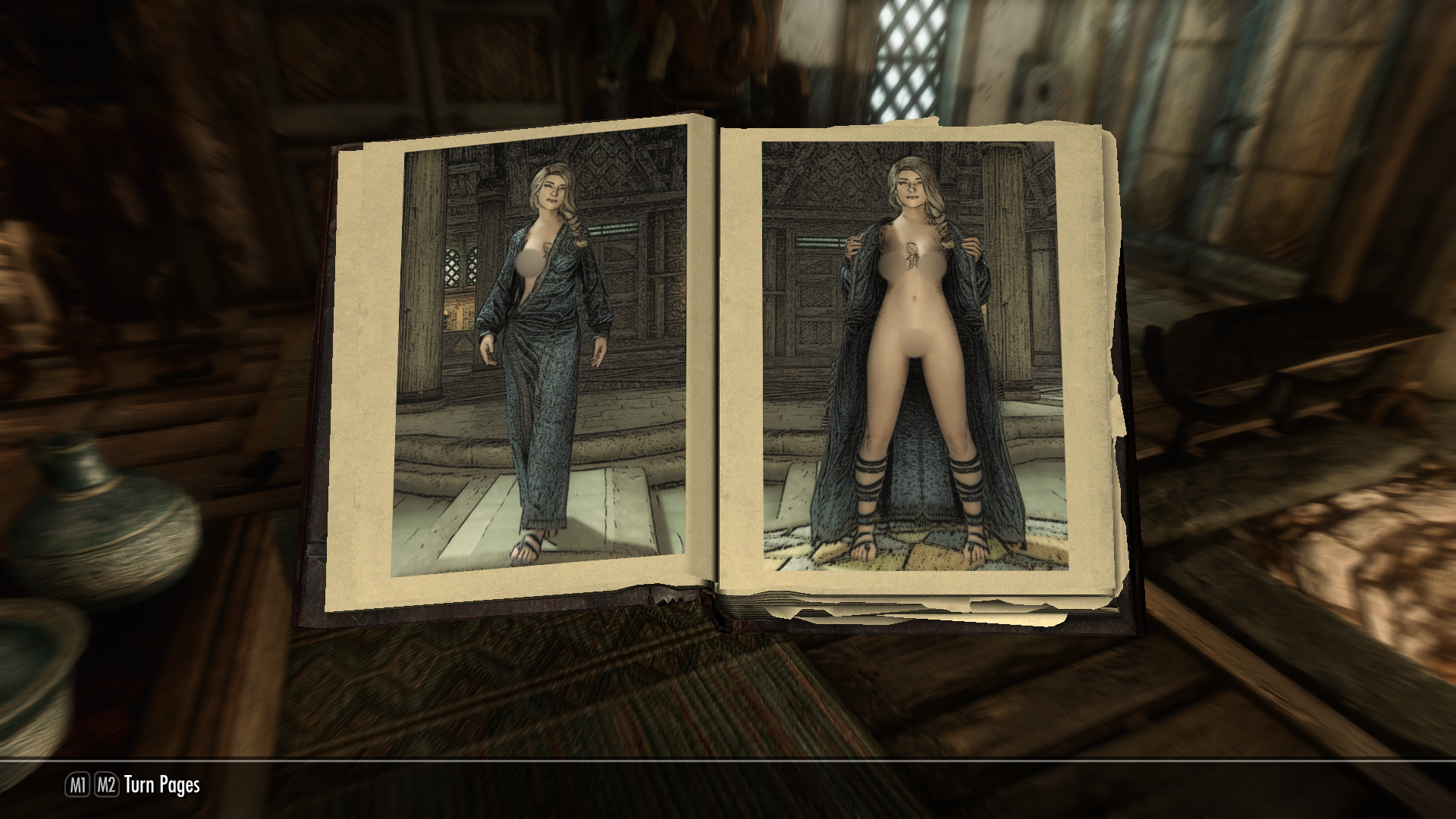
Task: Click the left book cover edge
Action: coord(322,379)
